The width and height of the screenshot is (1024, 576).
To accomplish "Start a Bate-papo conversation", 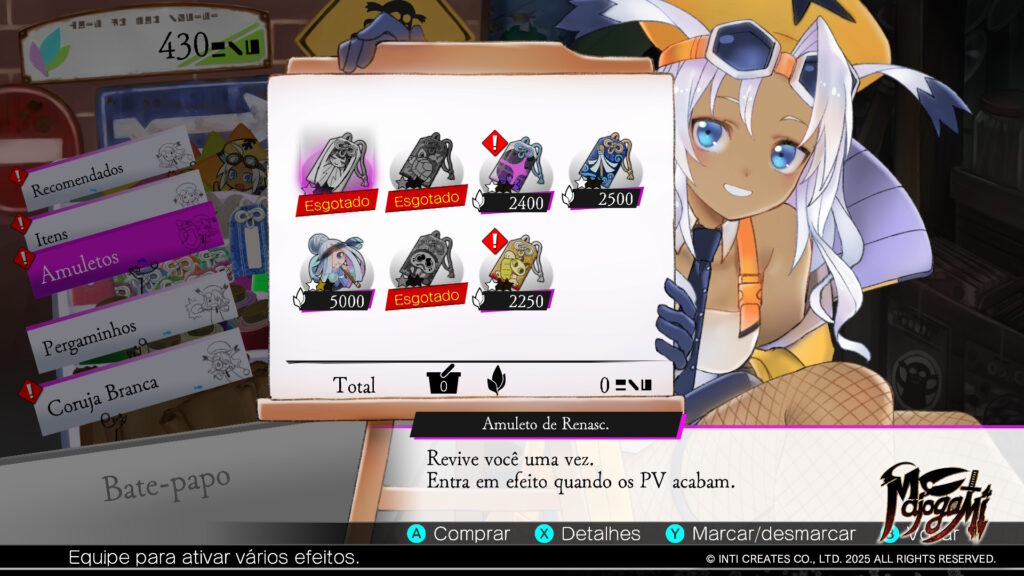I will point(166,484).
